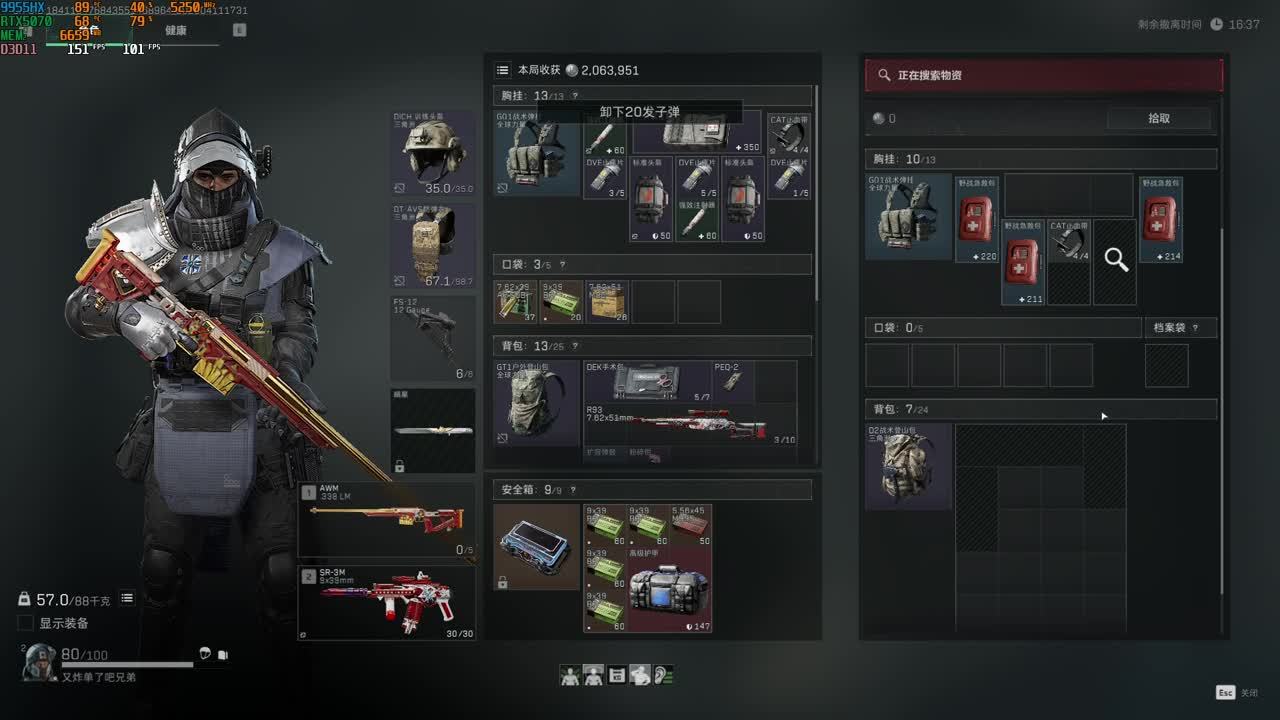Viewport: 1280px width, 720px height.
Task: Click the FS-12 shotgun slot
Action: pos(433,338)
